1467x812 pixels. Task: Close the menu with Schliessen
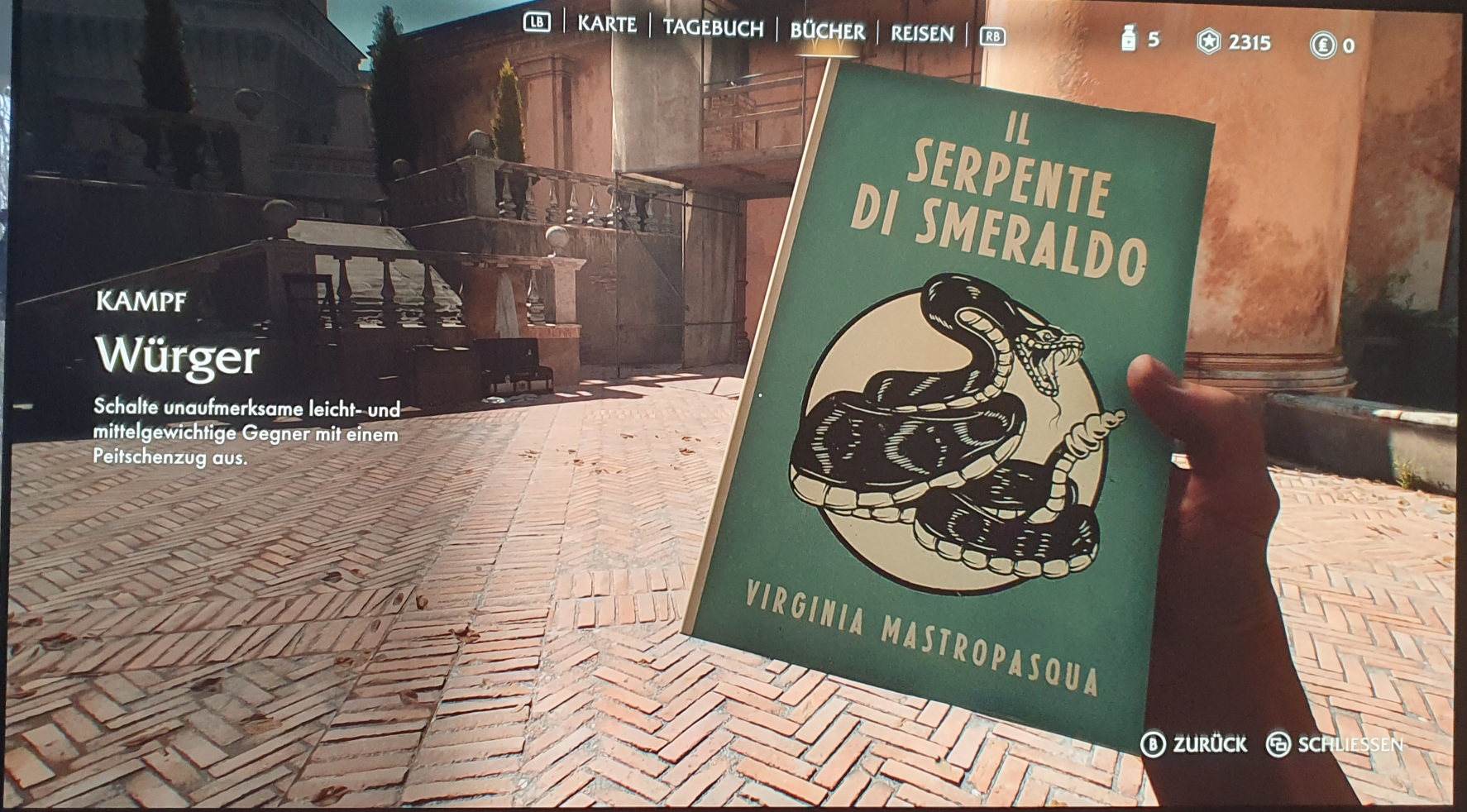(1335, 744)
